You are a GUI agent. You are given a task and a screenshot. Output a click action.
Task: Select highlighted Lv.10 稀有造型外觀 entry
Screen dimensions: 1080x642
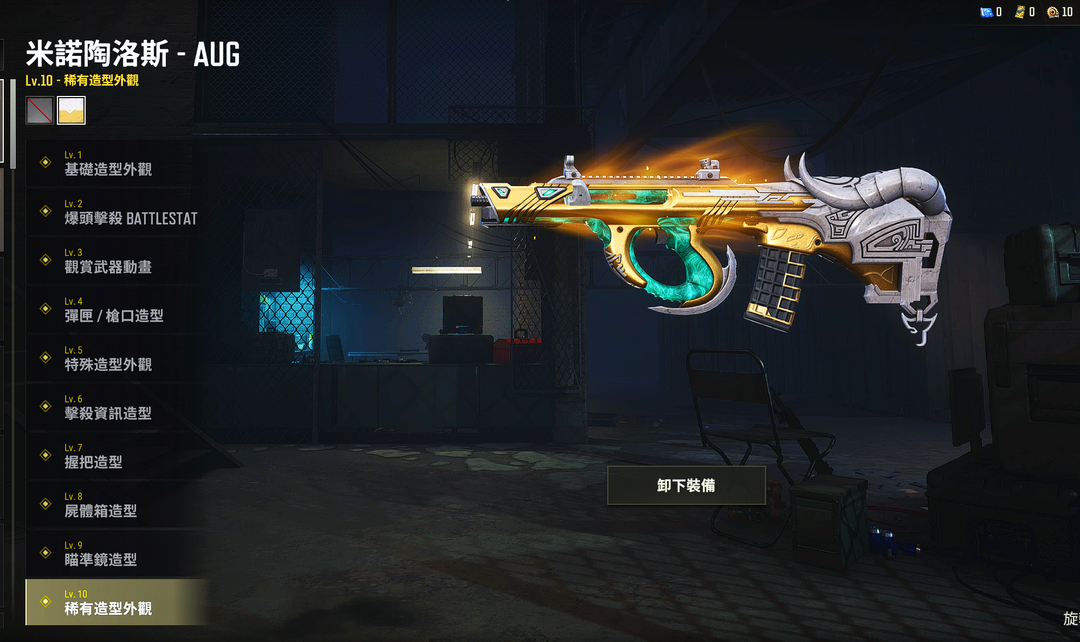(108, 603)
